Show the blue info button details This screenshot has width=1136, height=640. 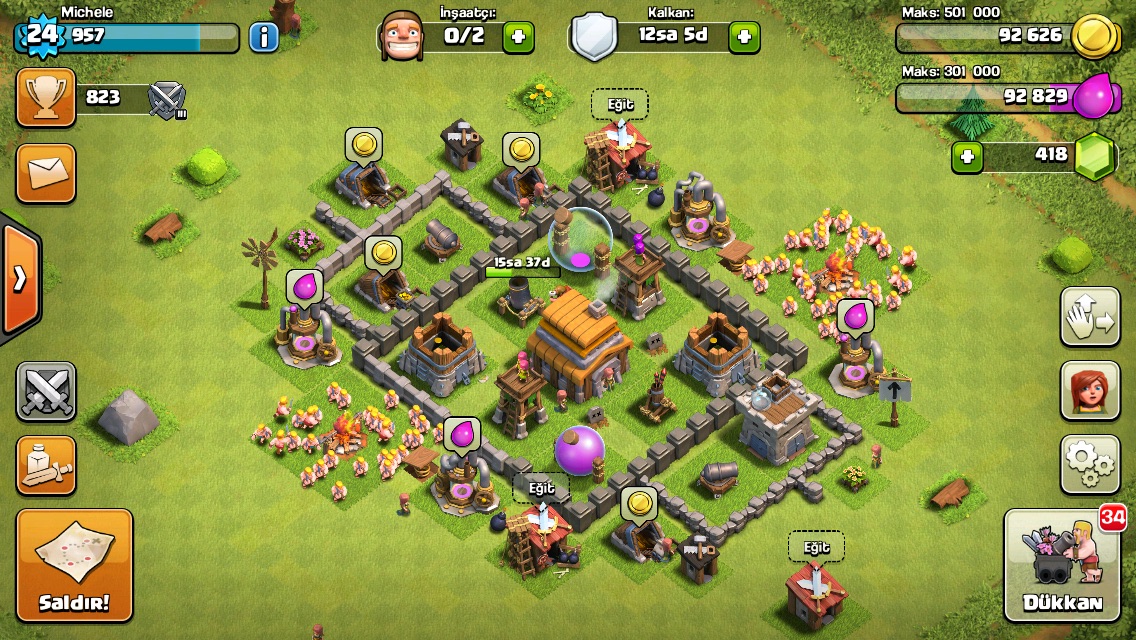[264, 38]
